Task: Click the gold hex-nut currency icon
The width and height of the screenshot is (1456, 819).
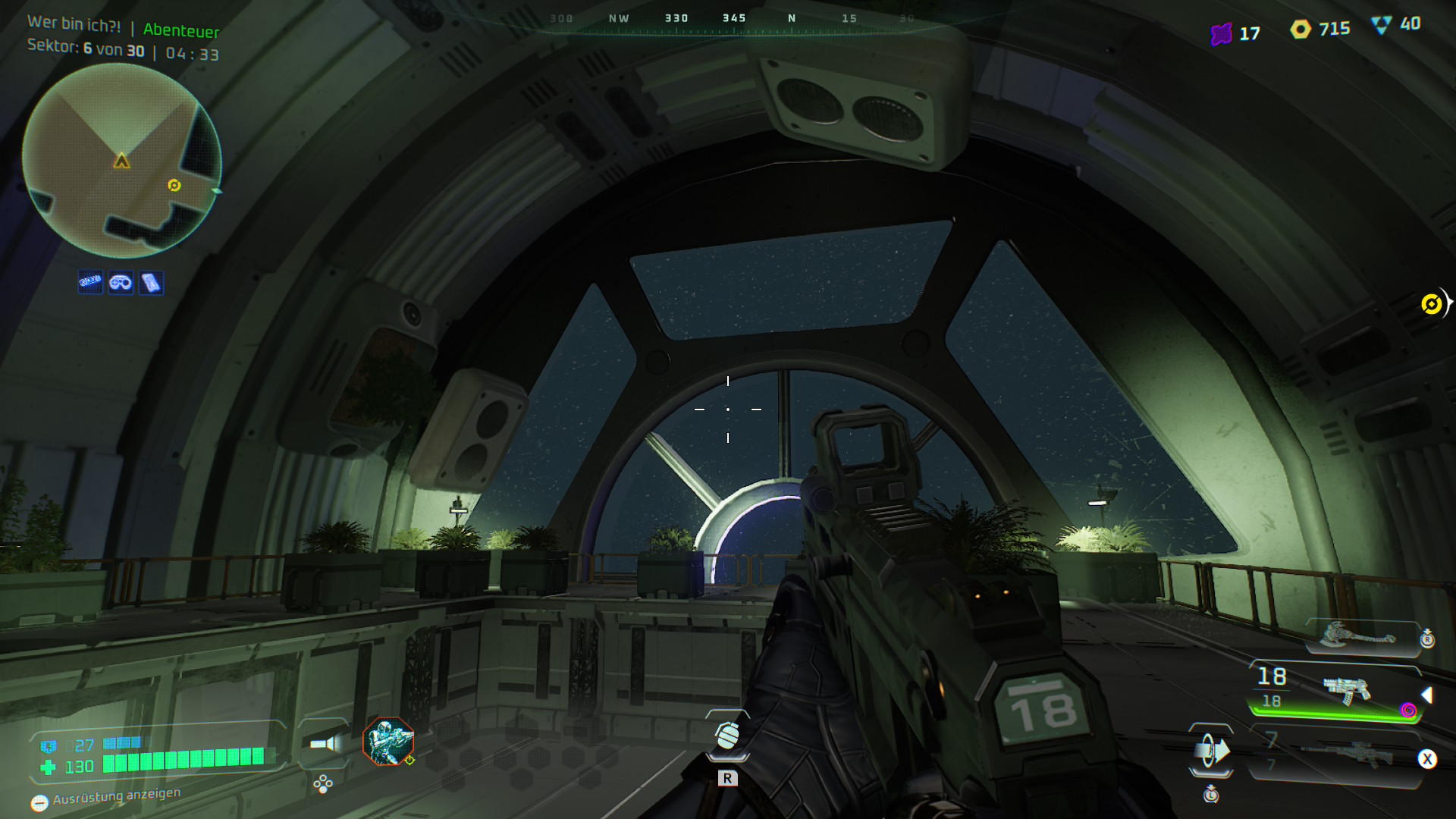Action: (x=1301, y=30)
